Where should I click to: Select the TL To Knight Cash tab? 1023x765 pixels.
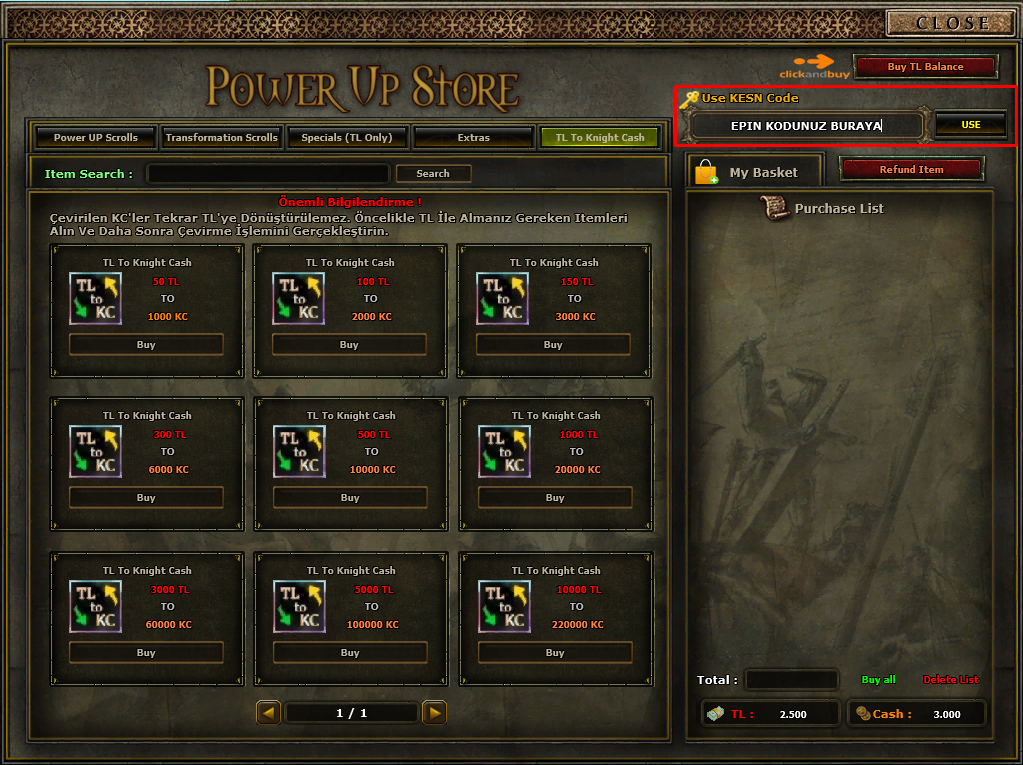coord(599,138)
